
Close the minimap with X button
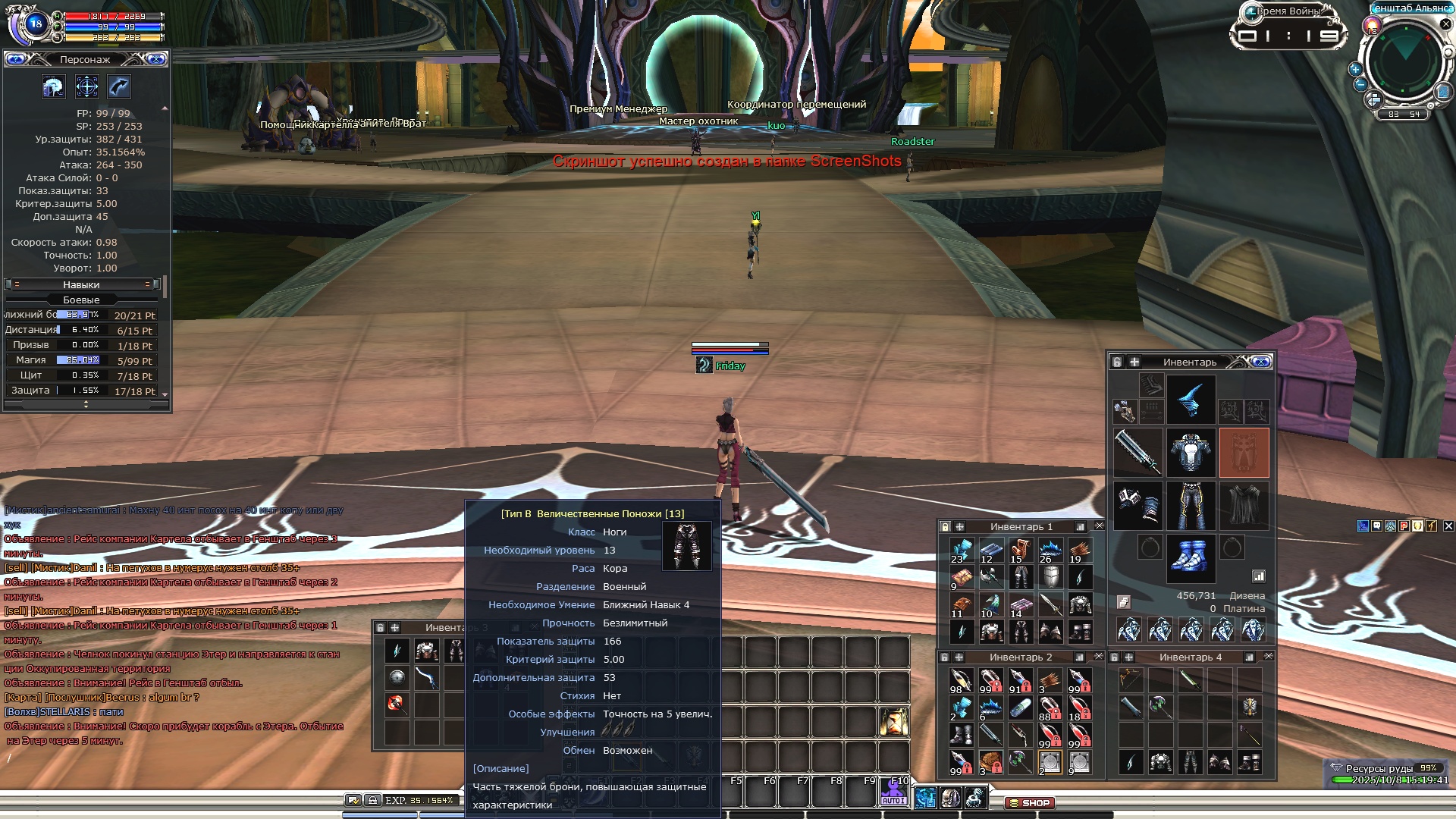coord(1445,24)
